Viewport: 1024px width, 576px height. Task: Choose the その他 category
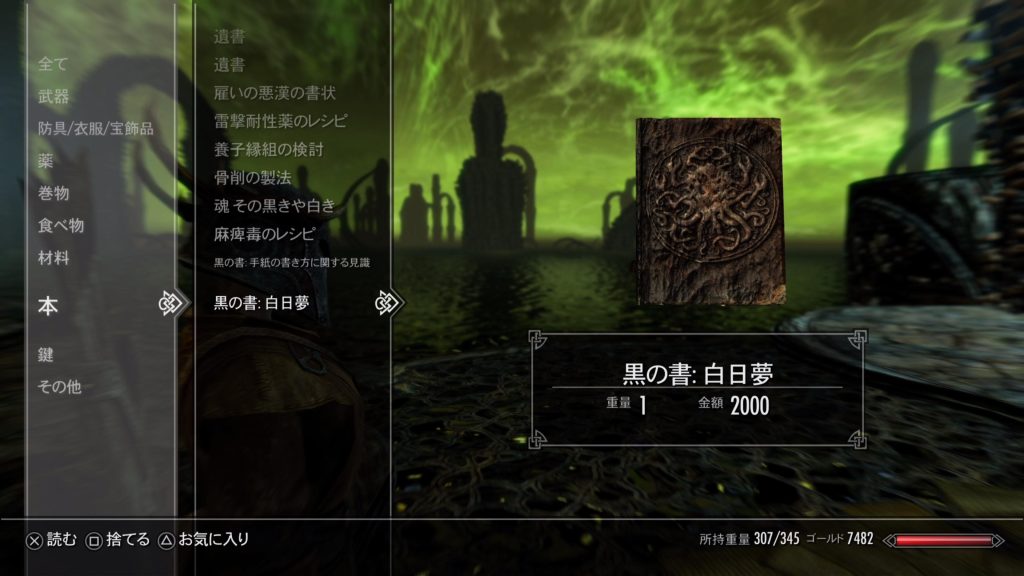[x=59, y=386]
